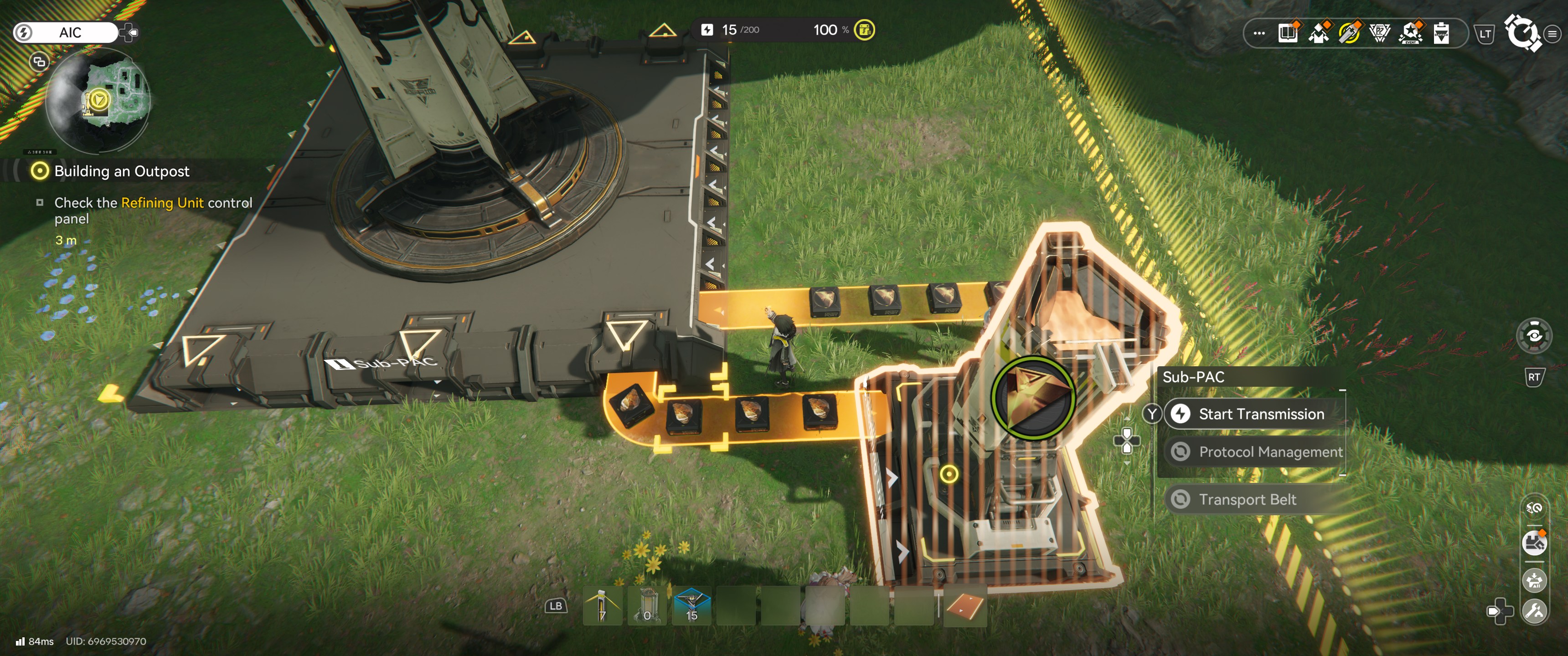Select the tower building hotbar slot
Image resolution: width=1568 pixels, height=656 pixels.
647,606
